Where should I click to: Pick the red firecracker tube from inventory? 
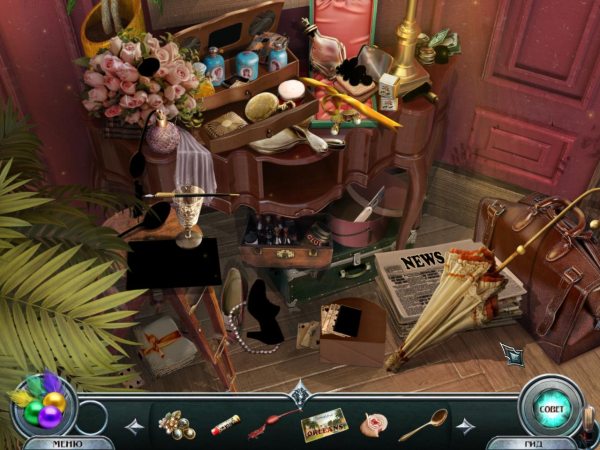(225, 425)
